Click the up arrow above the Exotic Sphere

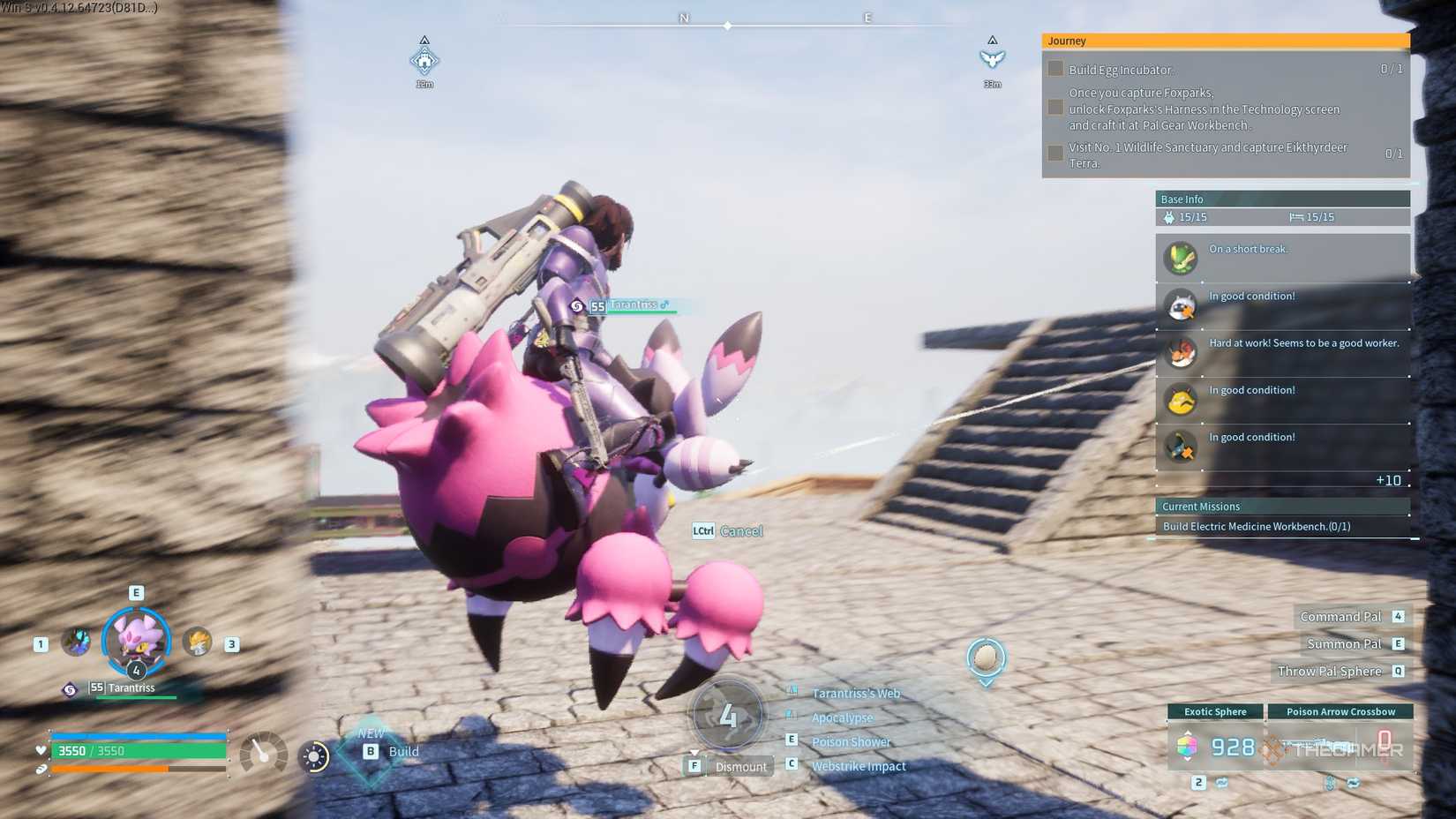point(1188,733)
